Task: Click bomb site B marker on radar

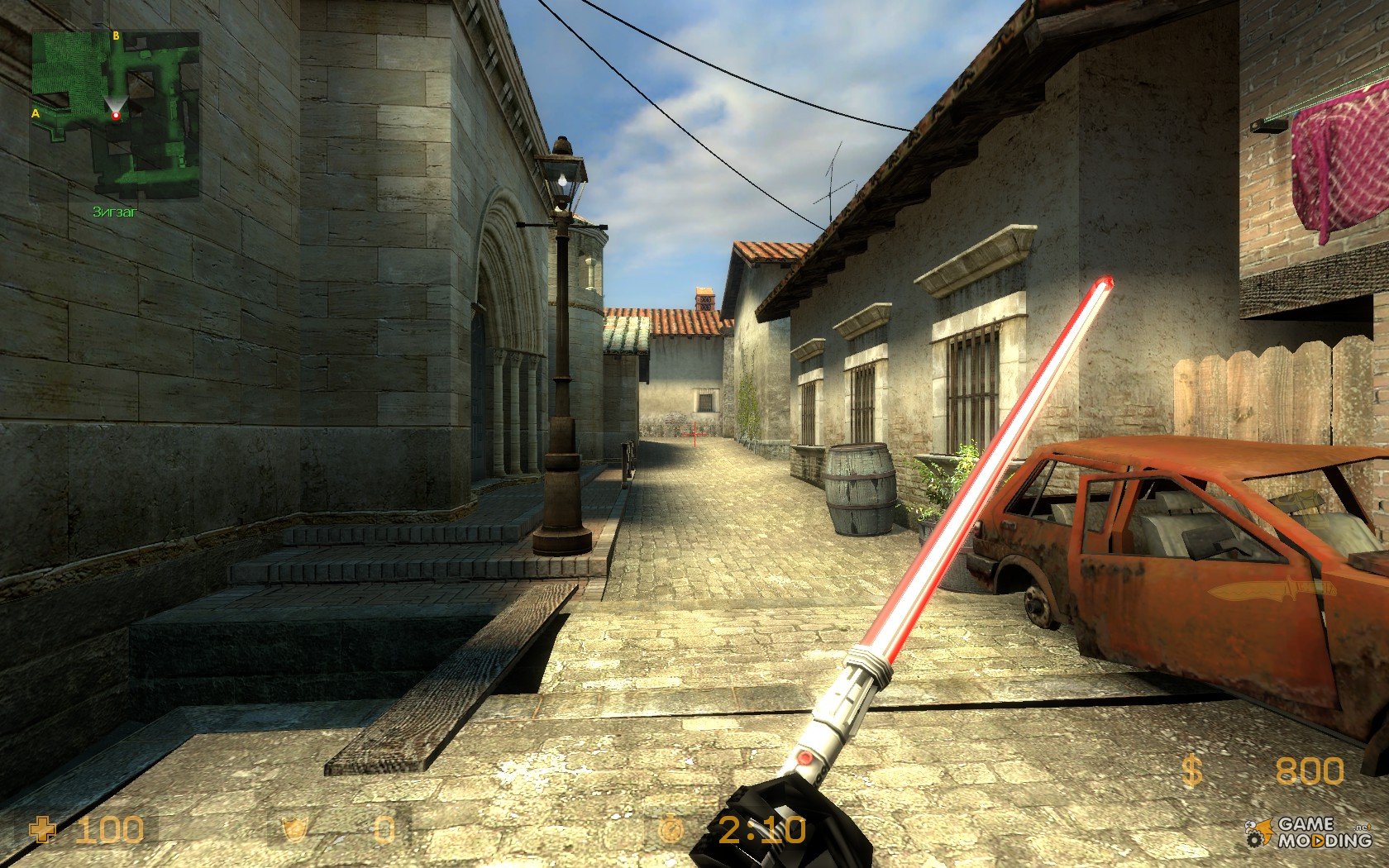Action: (x=116, y=36)
